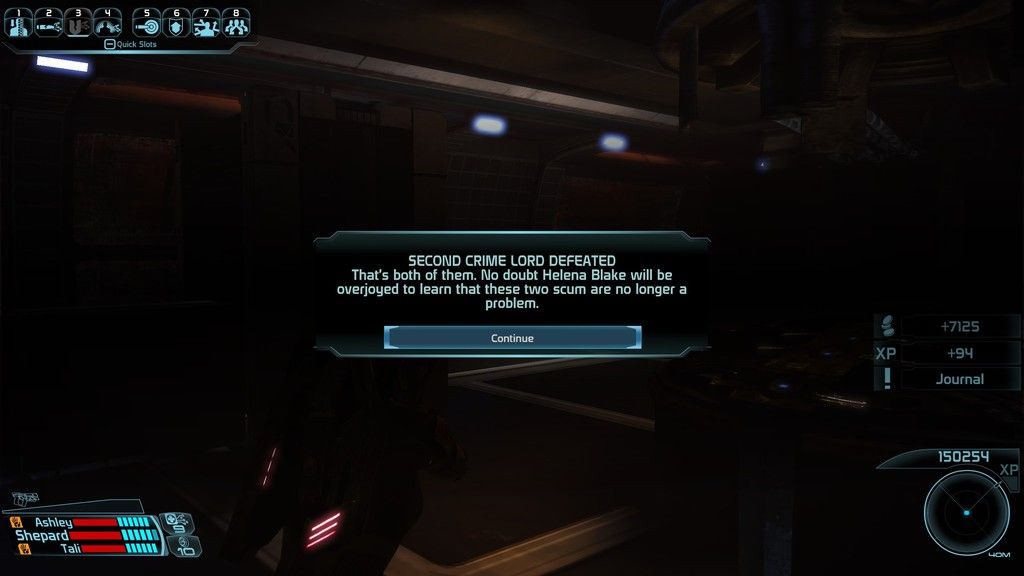The image size is (1024, 576).
Task: Use the medi-gel counter icon
Action: point(176,521)
